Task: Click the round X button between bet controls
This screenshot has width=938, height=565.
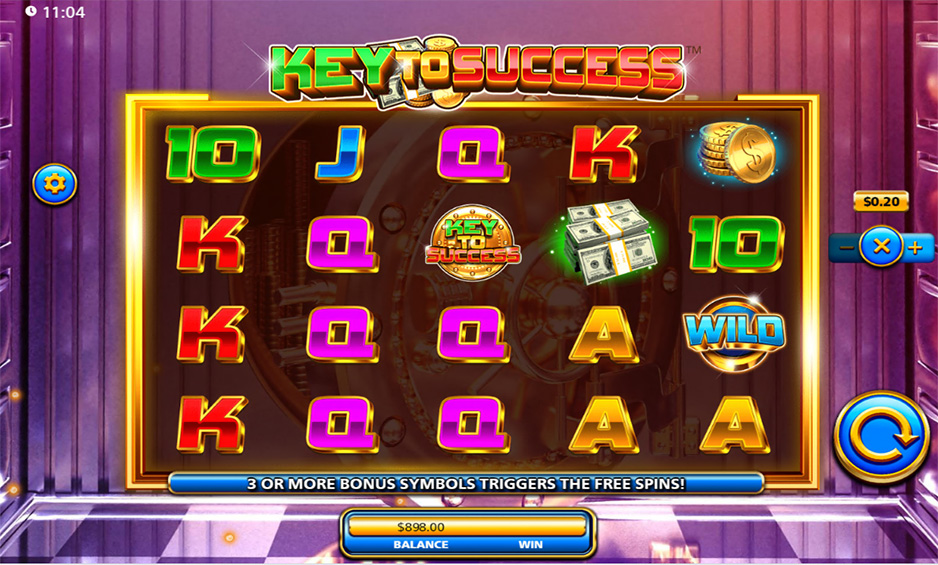Action: coord(880,247)
